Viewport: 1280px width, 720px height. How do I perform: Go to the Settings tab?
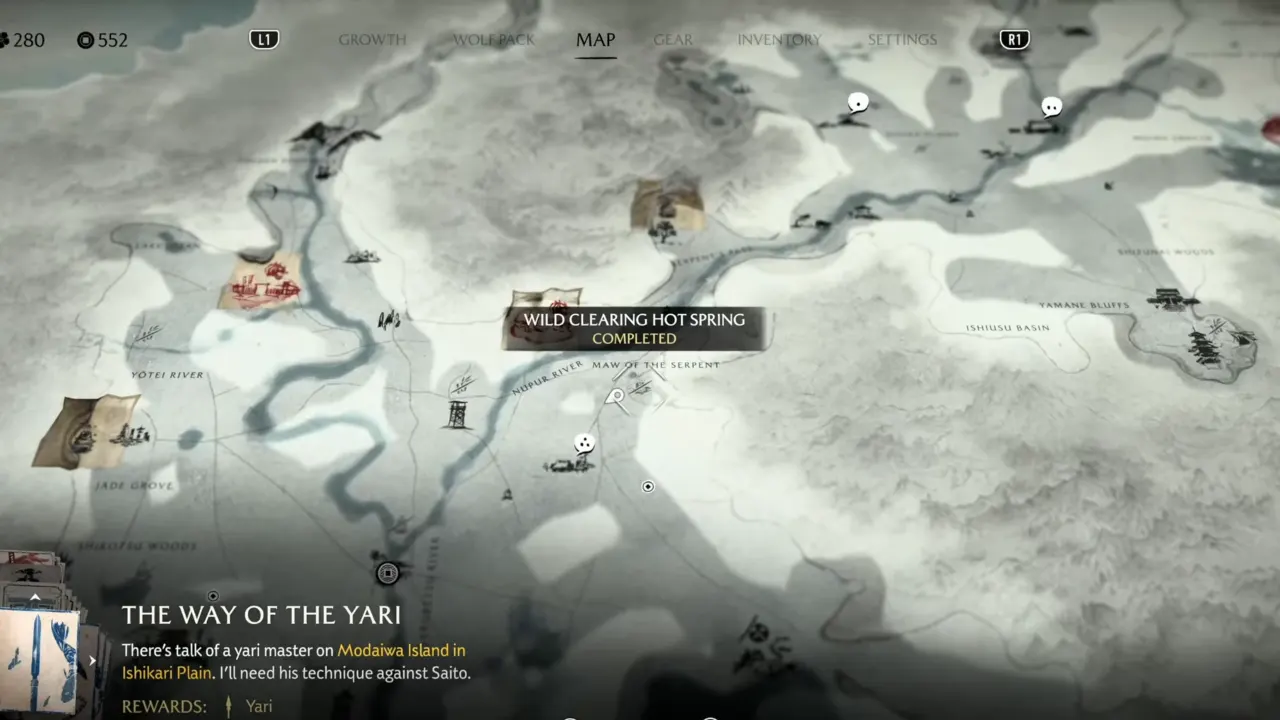(902, 40)
